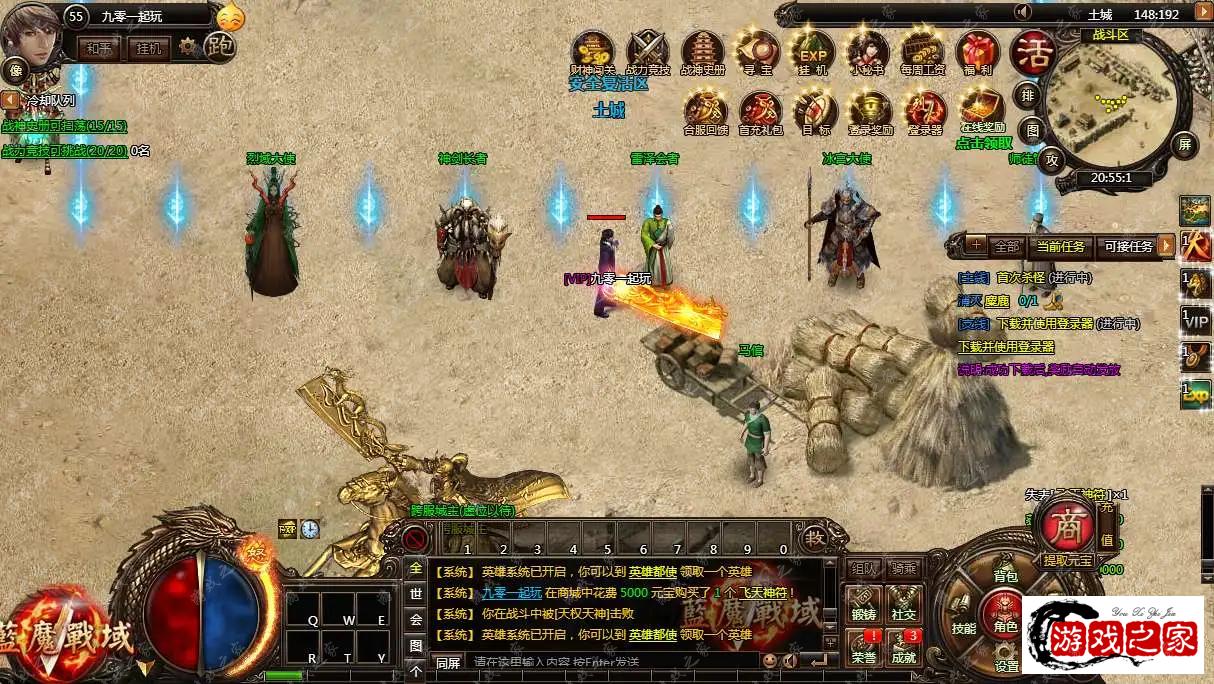Open the 锻铸 forging panel
1214x684 pixels.
click(863, 604)
